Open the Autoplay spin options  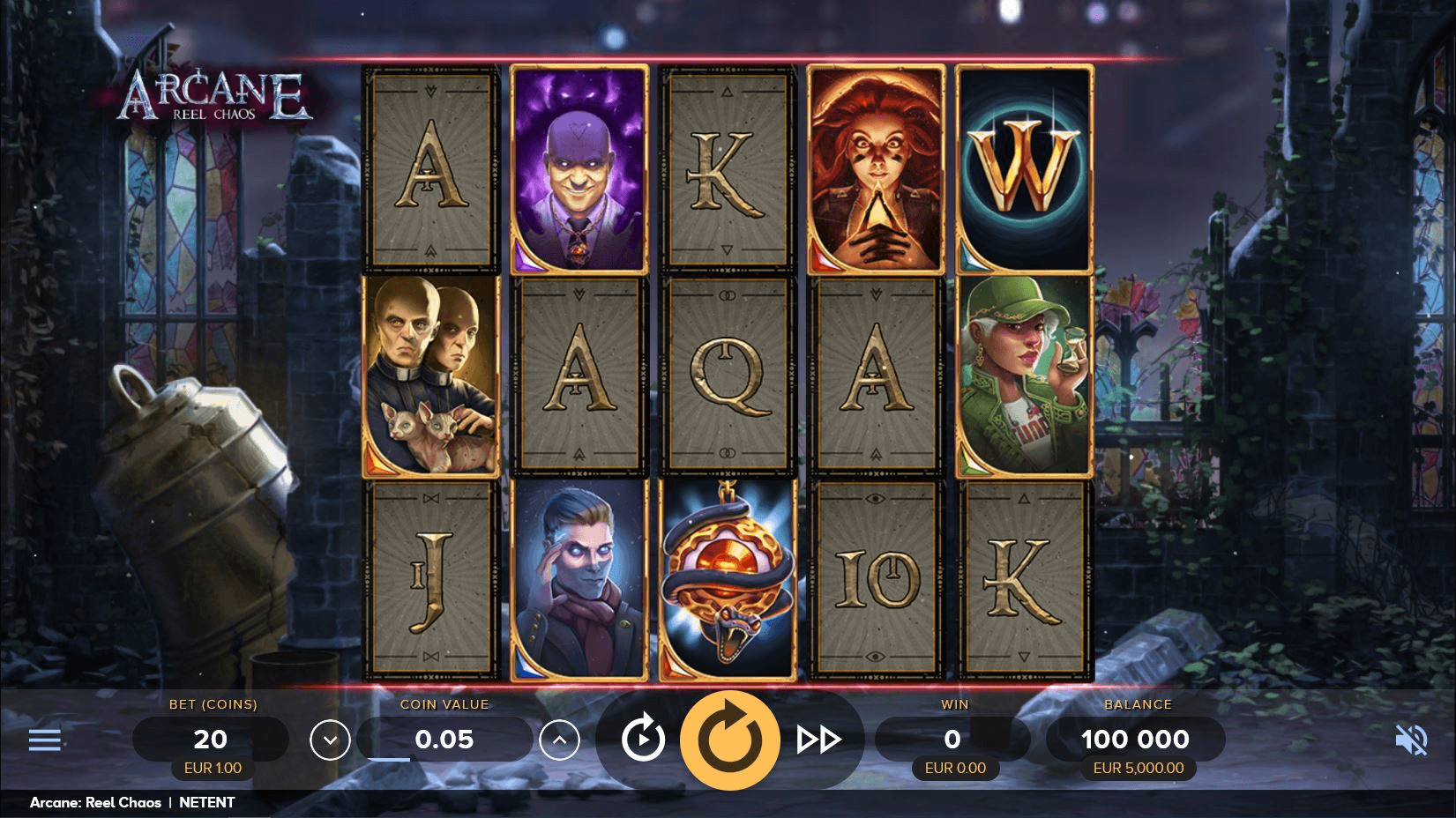[x=642, y=739]
